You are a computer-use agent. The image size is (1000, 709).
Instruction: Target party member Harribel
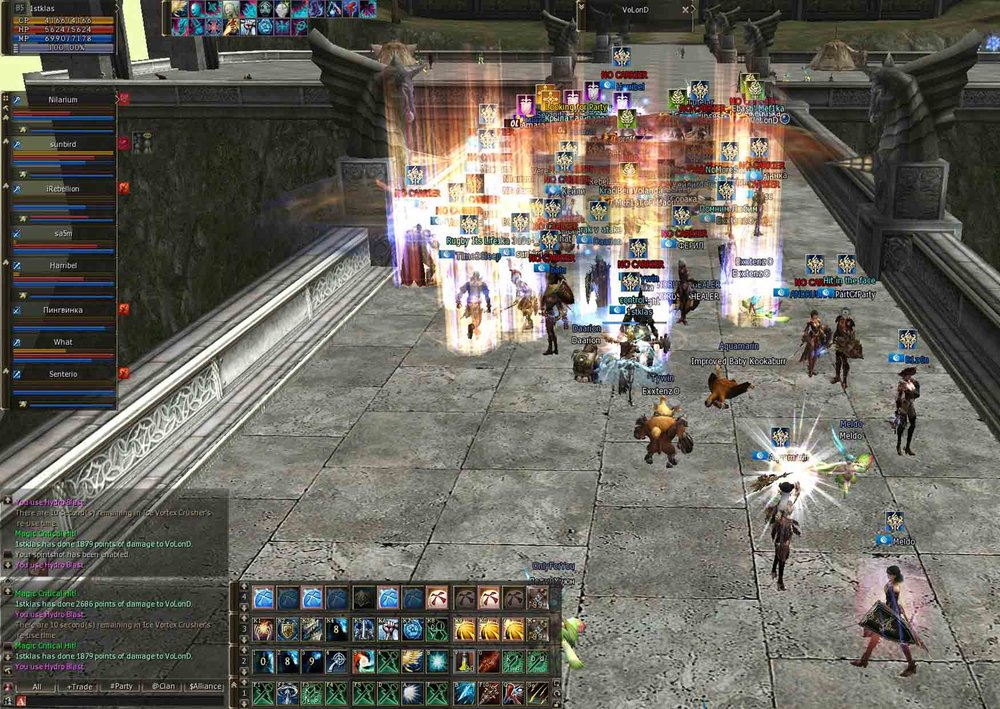(62, 265)
